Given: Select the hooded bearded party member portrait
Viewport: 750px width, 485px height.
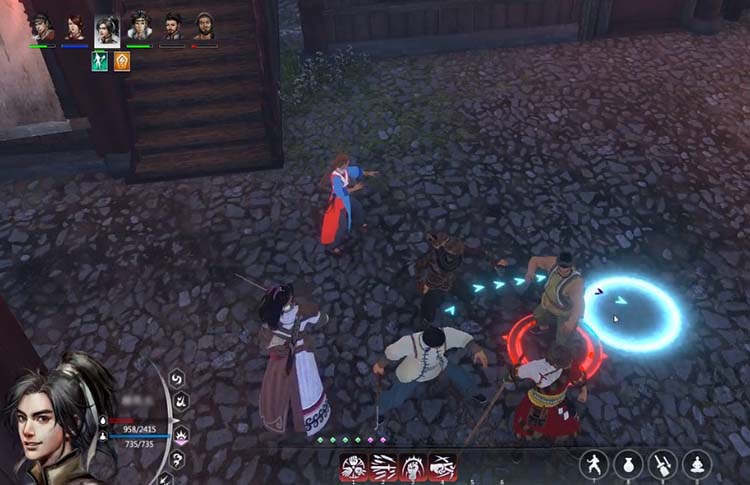Looking at the screenshot, I should click(x=204, y=27).
